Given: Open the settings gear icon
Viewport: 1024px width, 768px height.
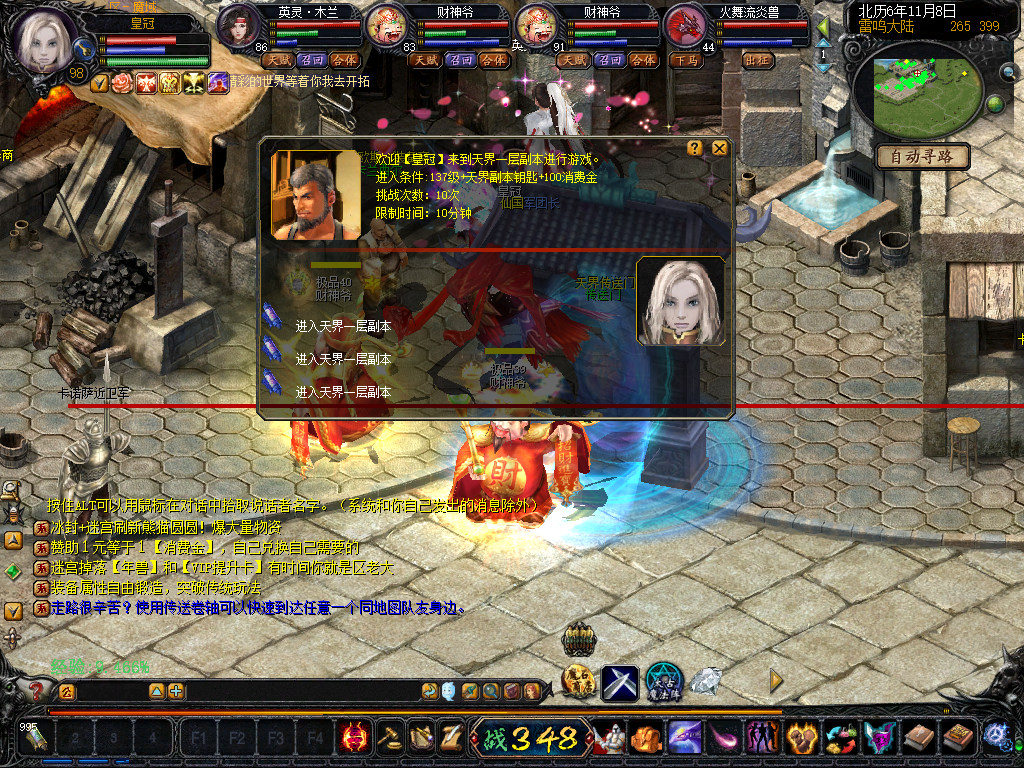Looking at the screenshot, I should (996, 738).
